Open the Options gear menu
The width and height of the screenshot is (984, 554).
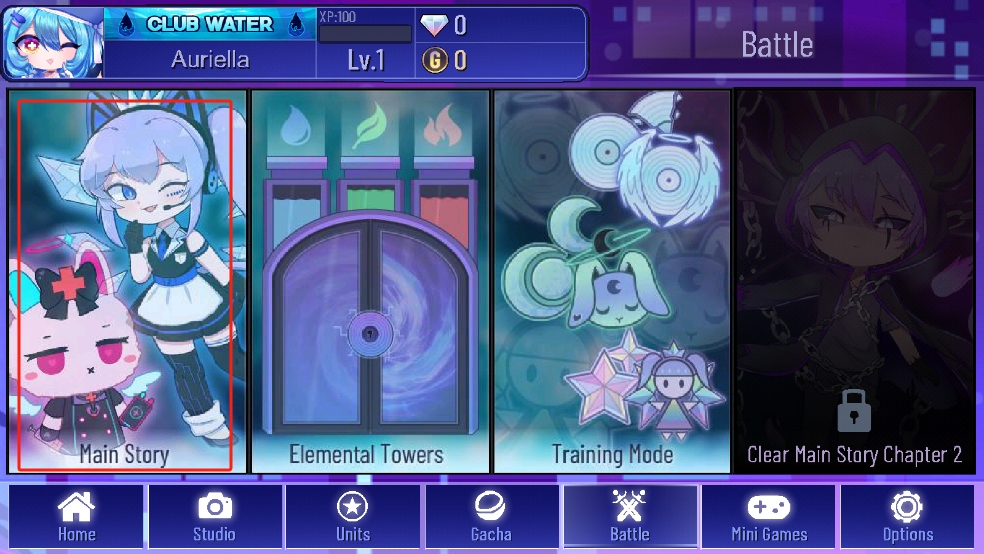[907, 517]
